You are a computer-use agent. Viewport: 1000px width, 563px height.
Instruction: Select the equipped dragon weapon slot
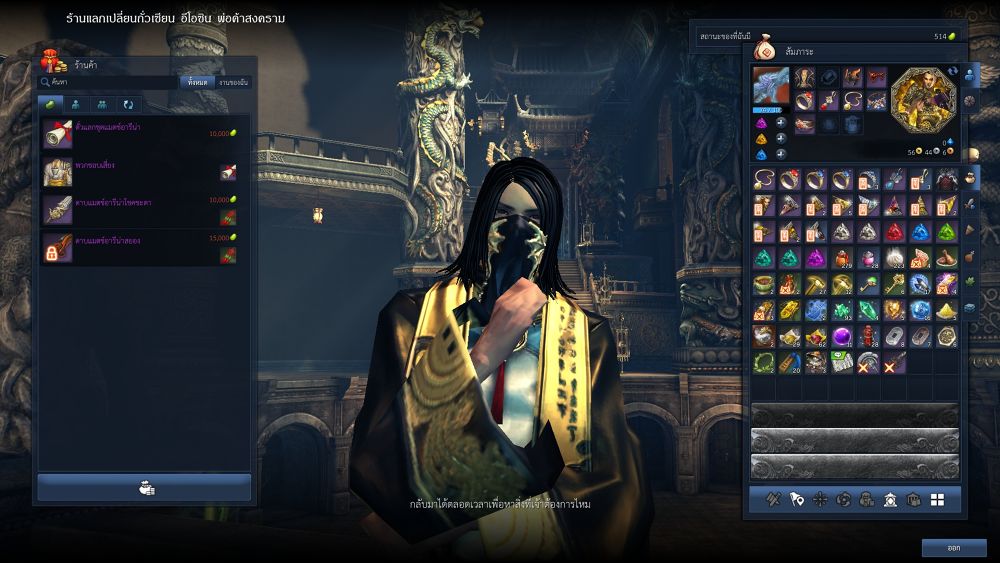click(771, 86)
